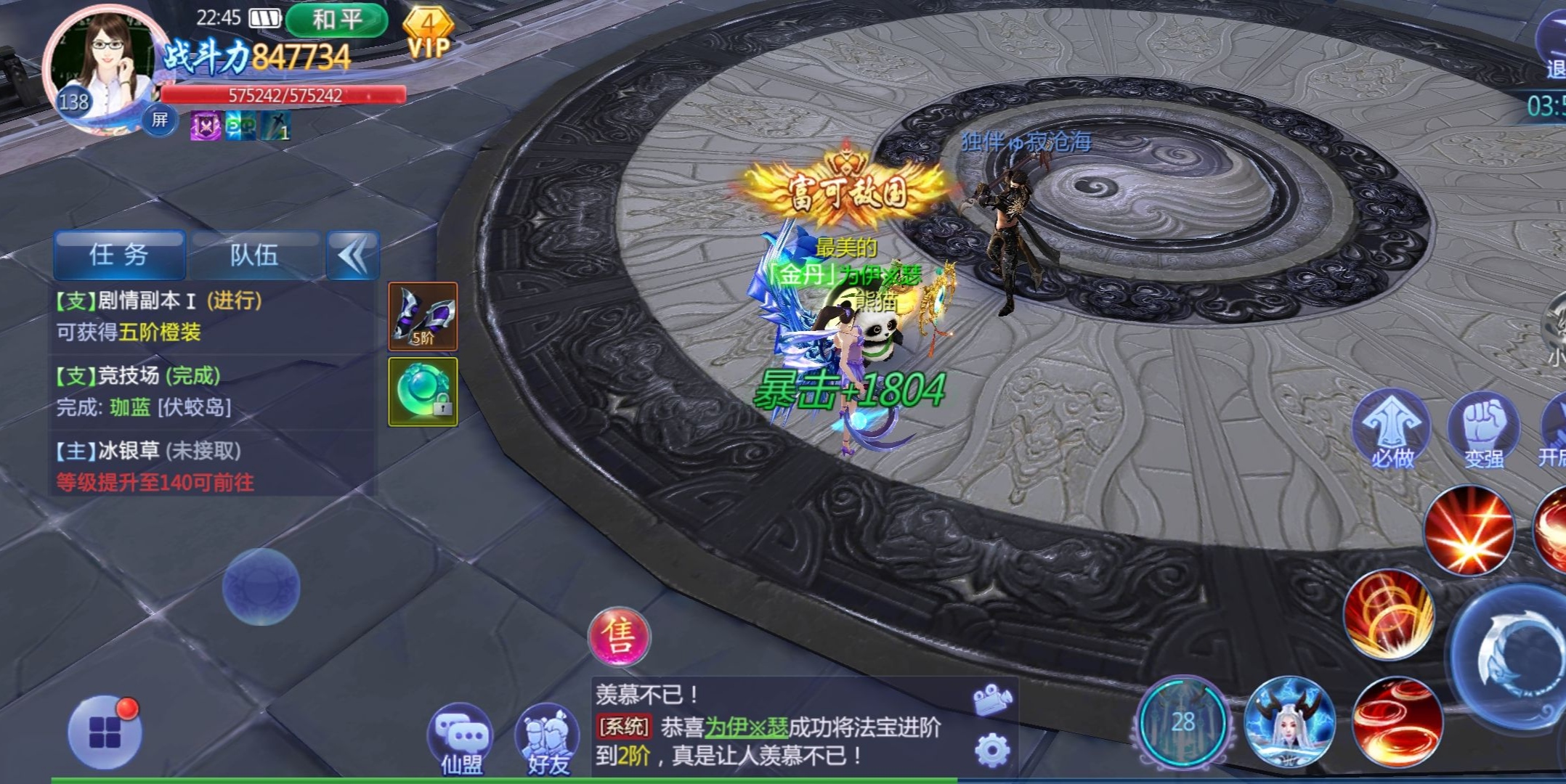The height and width of the screenshot is (784, 1566).
Task: Open the main menu grid button
Action: click(105, 732)
